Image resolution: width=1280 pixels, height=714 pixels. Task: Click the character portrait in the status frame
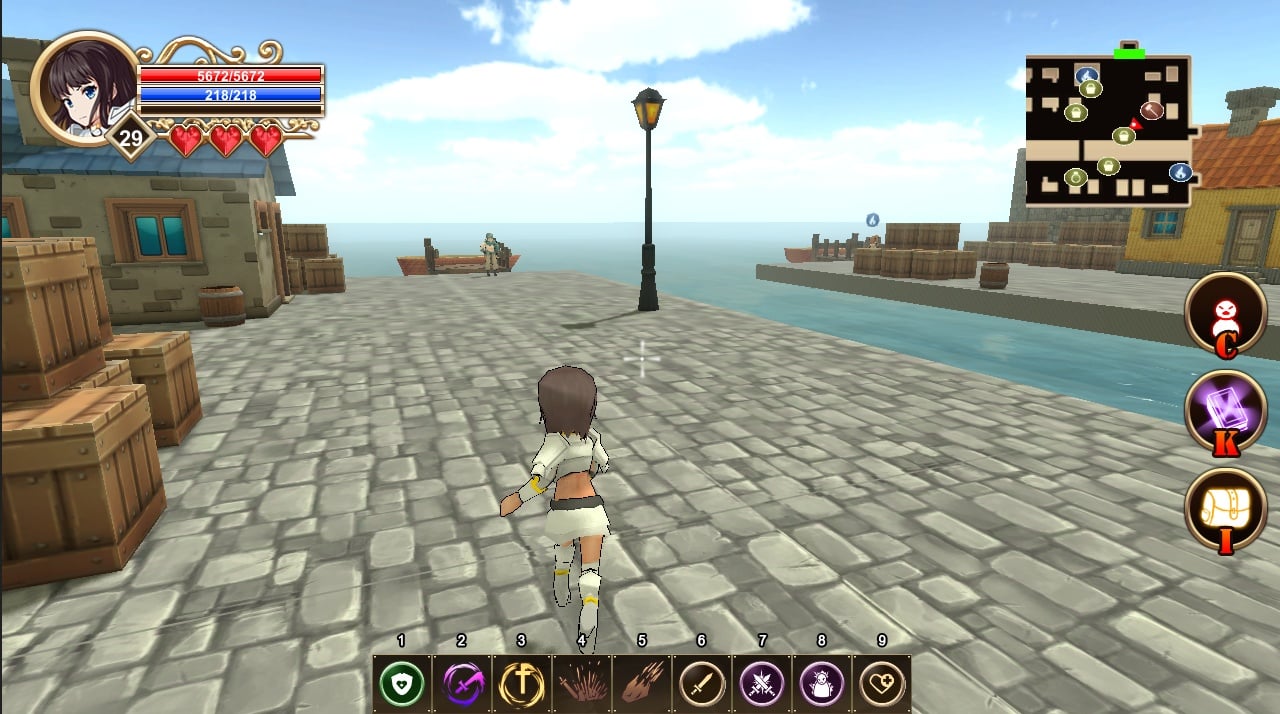pyautogui.click(x=84, y=88)
